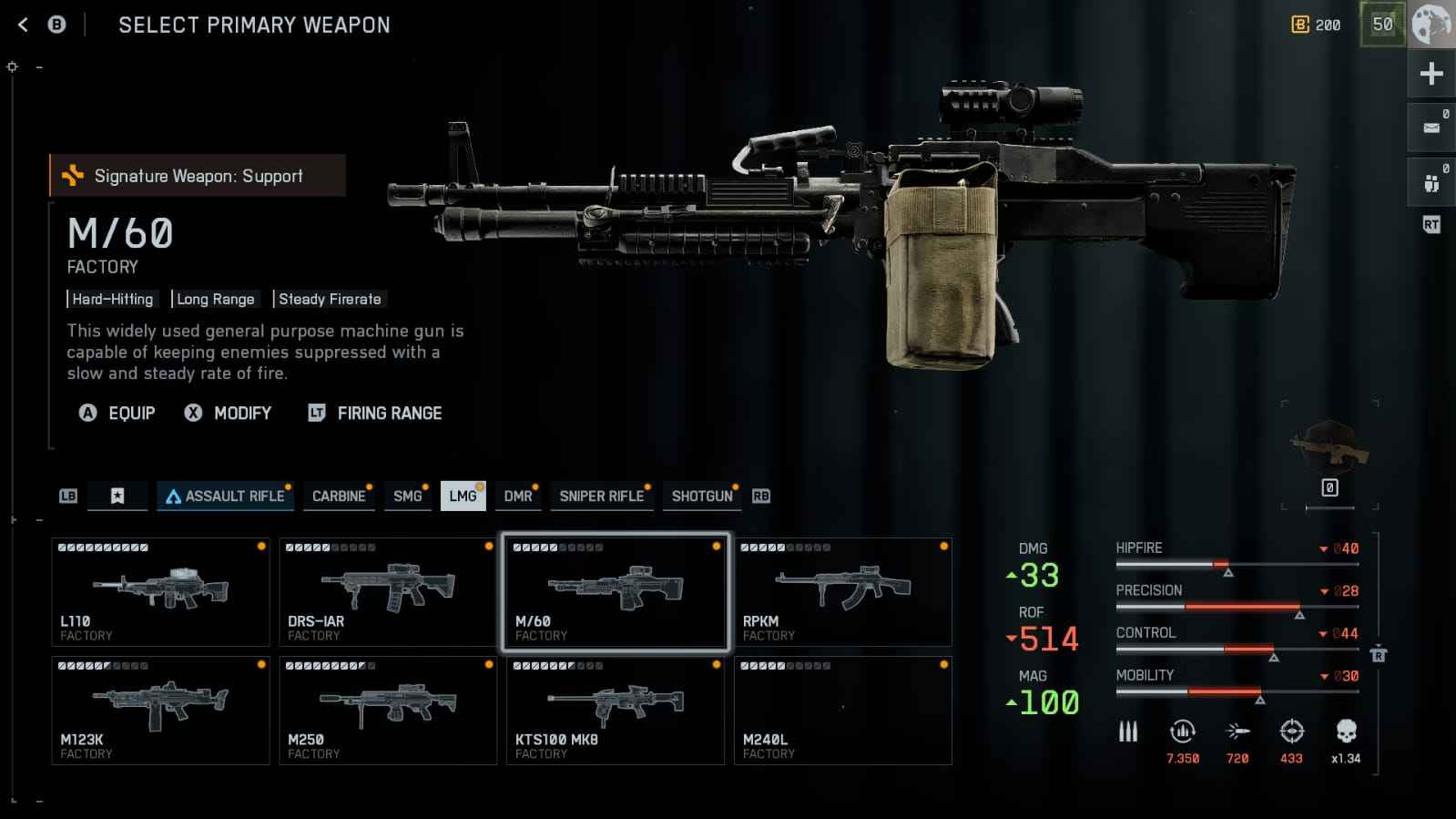Screen dimensions: 1456x819
Task: Go back with the top-left arrow
Action: pos(24,25)
